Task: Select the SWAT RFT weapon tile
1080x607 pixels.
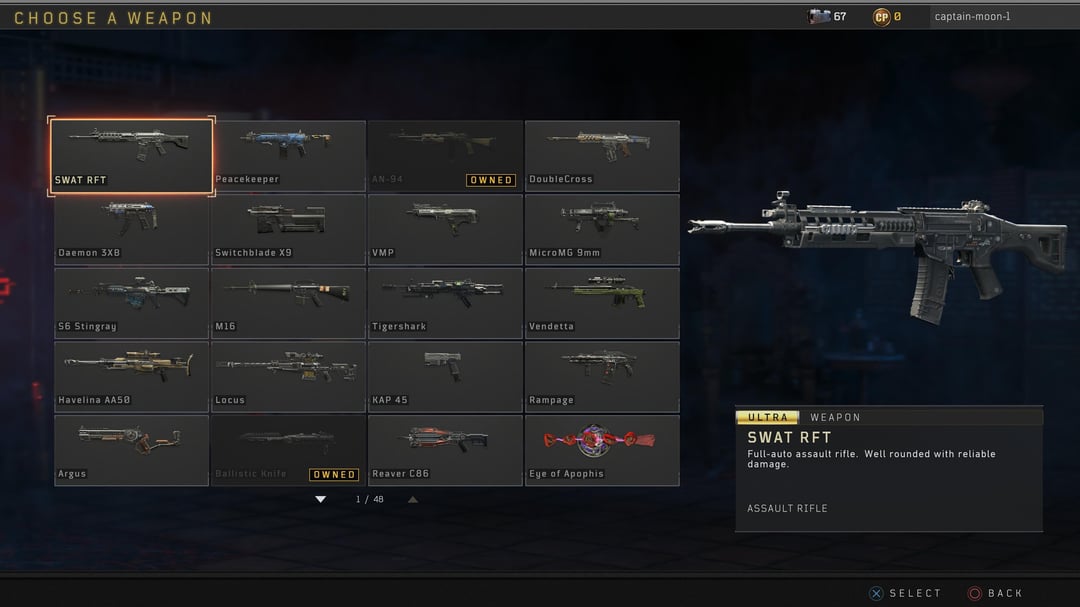Action: tap(131, 155)
